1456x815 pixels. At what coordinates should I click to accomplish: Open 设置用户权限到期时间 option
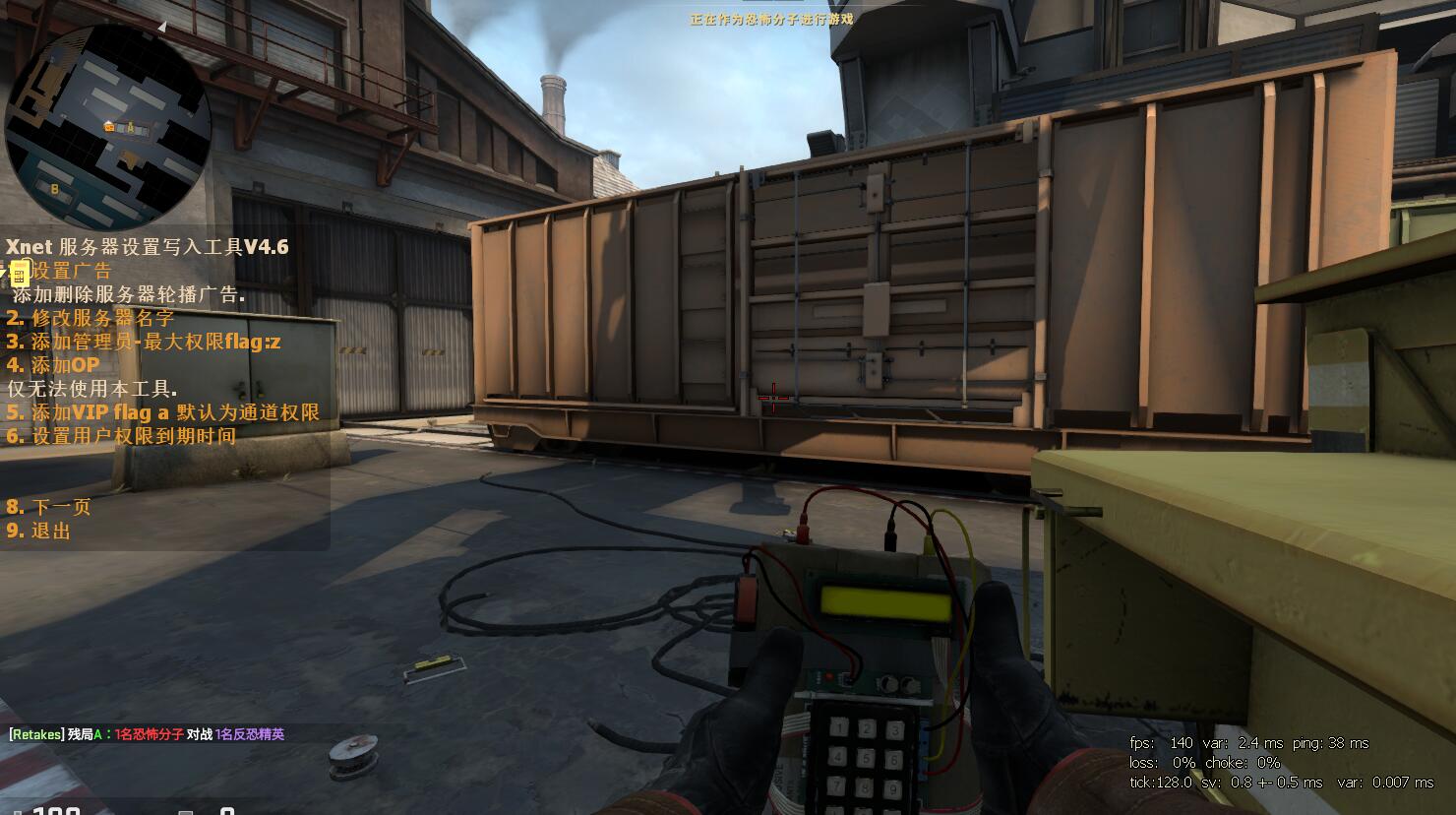[x=121, y=436]
